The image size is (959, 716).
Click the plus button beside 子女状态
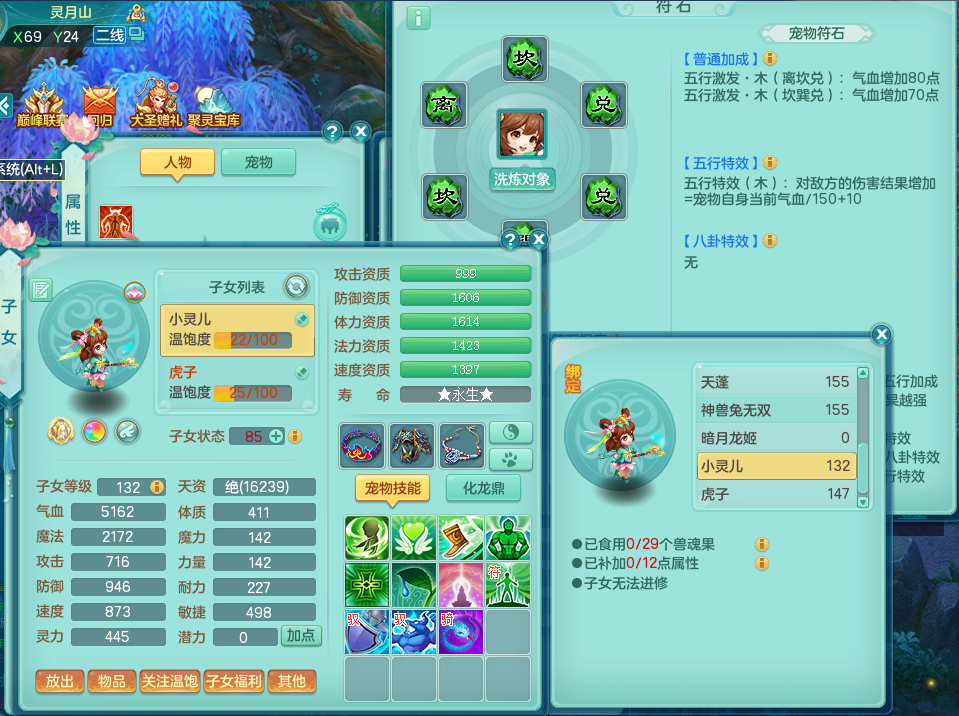pos(276,436)
